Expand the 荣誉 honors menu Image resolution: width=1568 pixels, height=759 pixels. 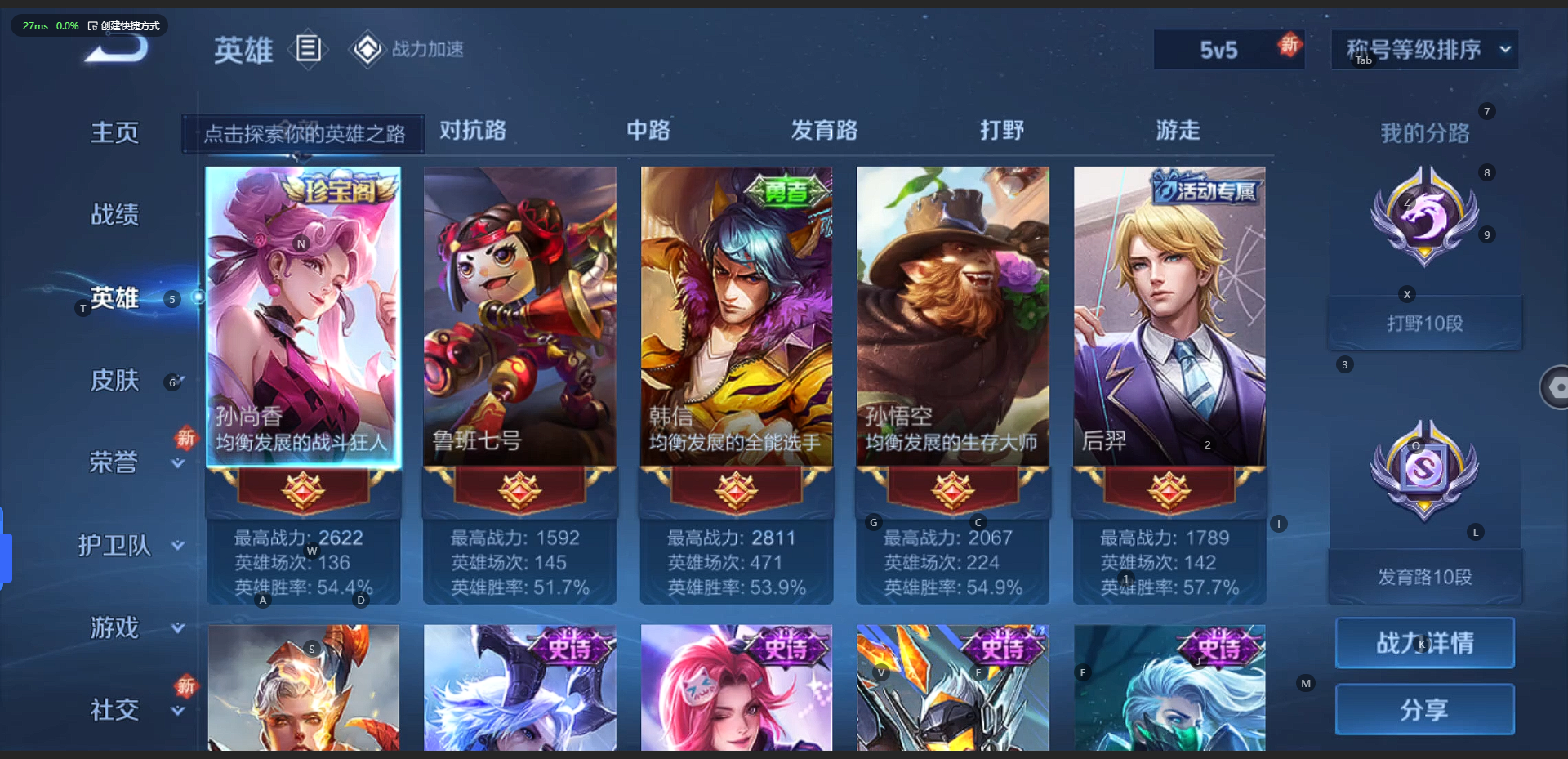114,462
